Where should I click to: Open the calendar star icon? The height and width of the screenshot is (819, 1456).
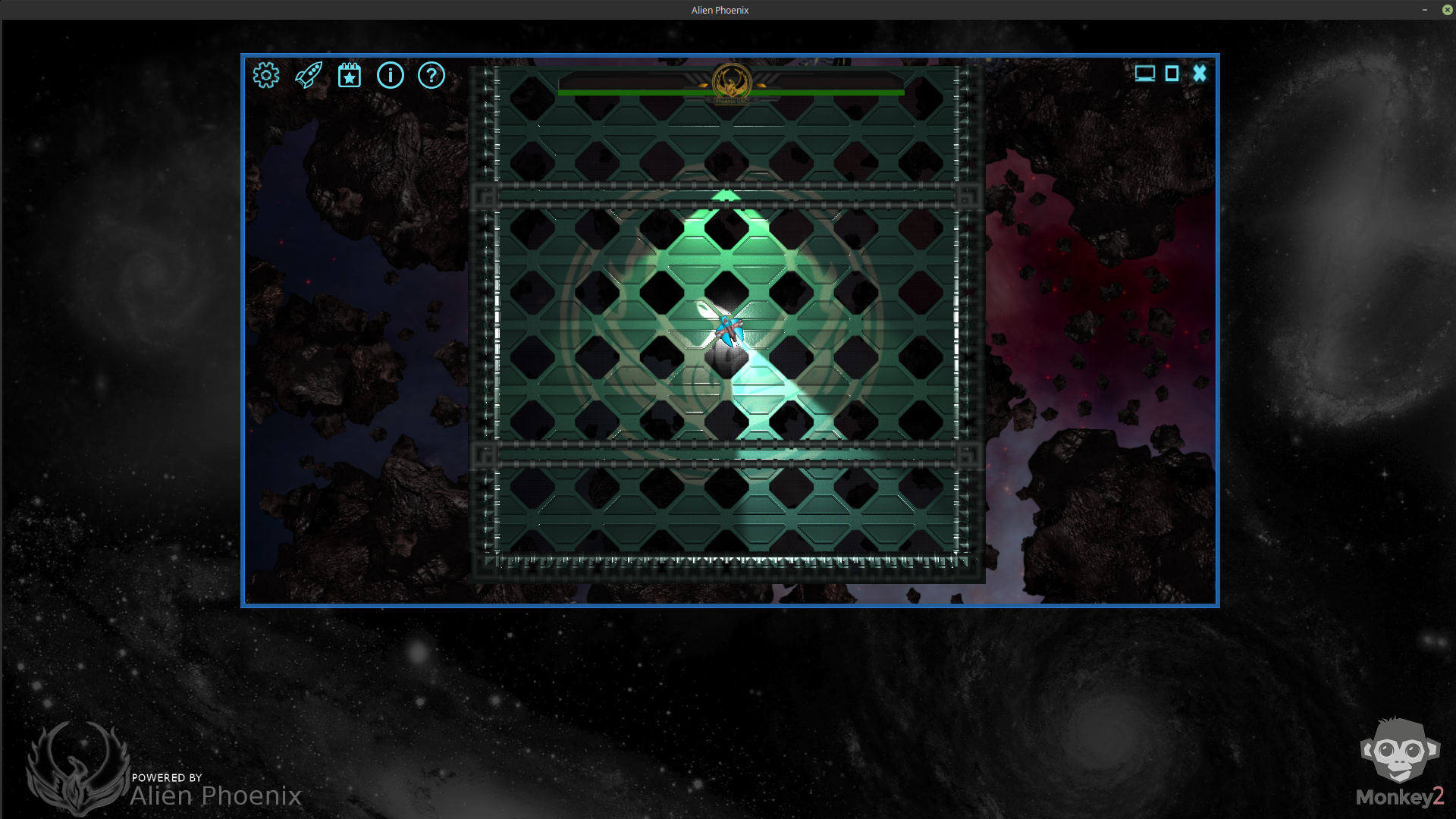coord(350,75)
